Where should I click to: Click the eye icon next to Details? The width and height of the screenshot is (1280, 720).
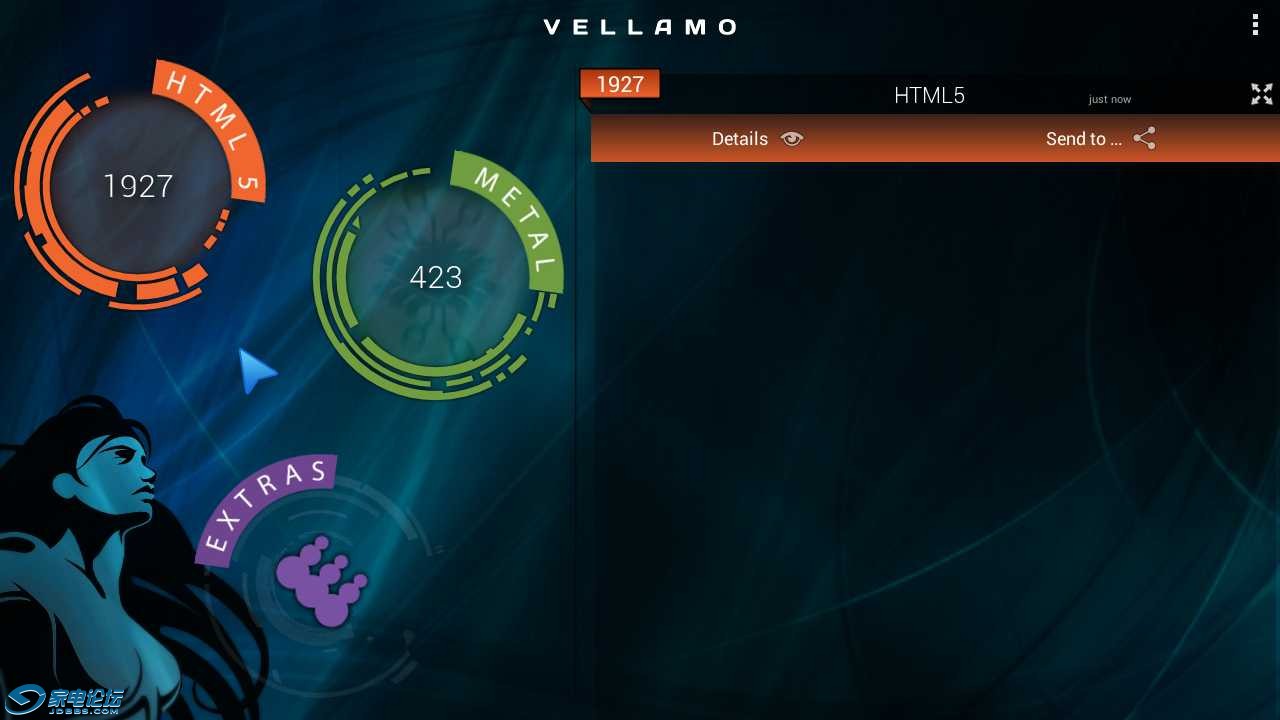pyautogui.click(x=791, y=139)
